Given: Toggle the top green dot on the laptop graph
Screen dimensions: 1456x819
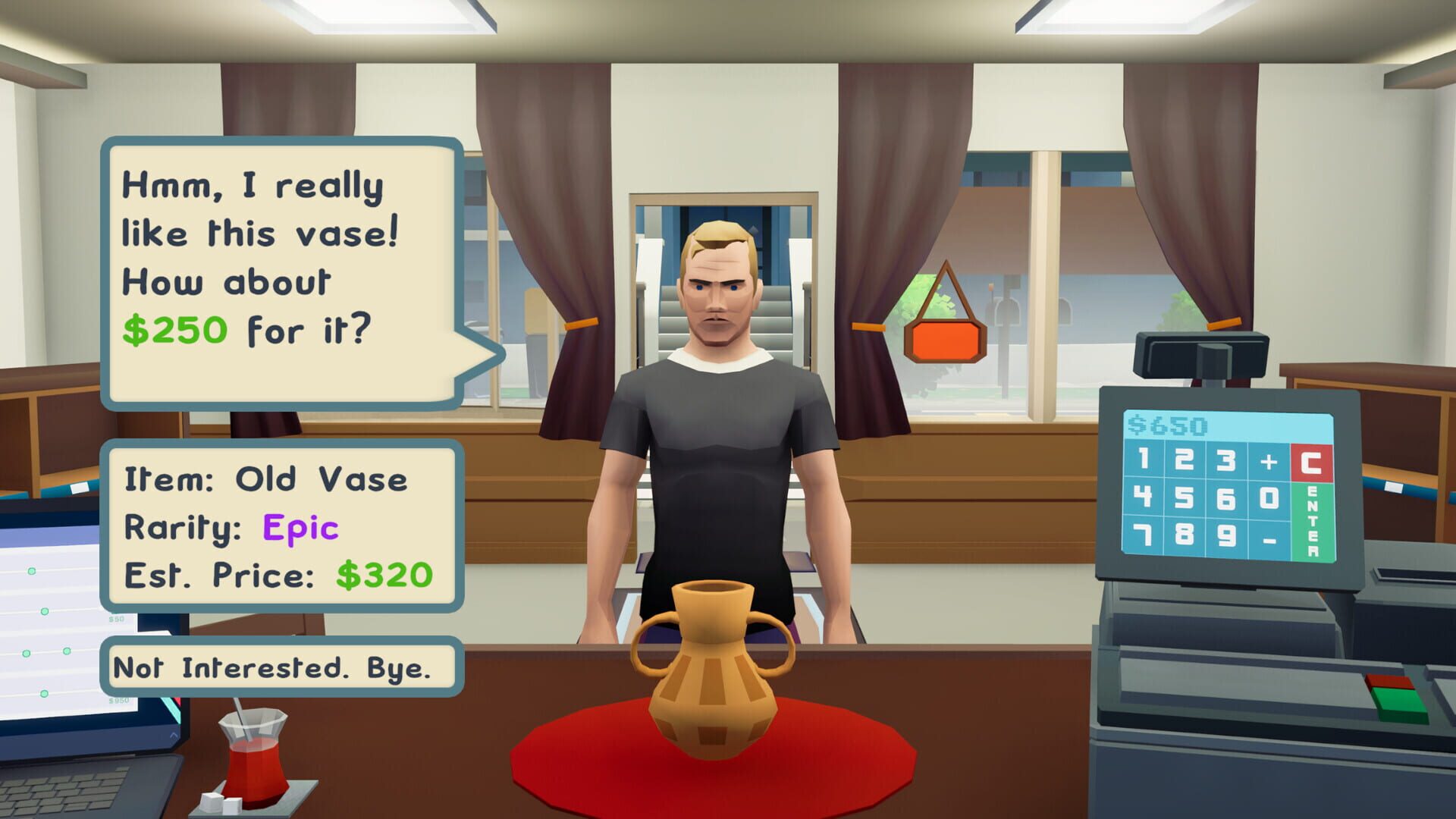Looking at the screenshot, I should [x=33, y=571].
